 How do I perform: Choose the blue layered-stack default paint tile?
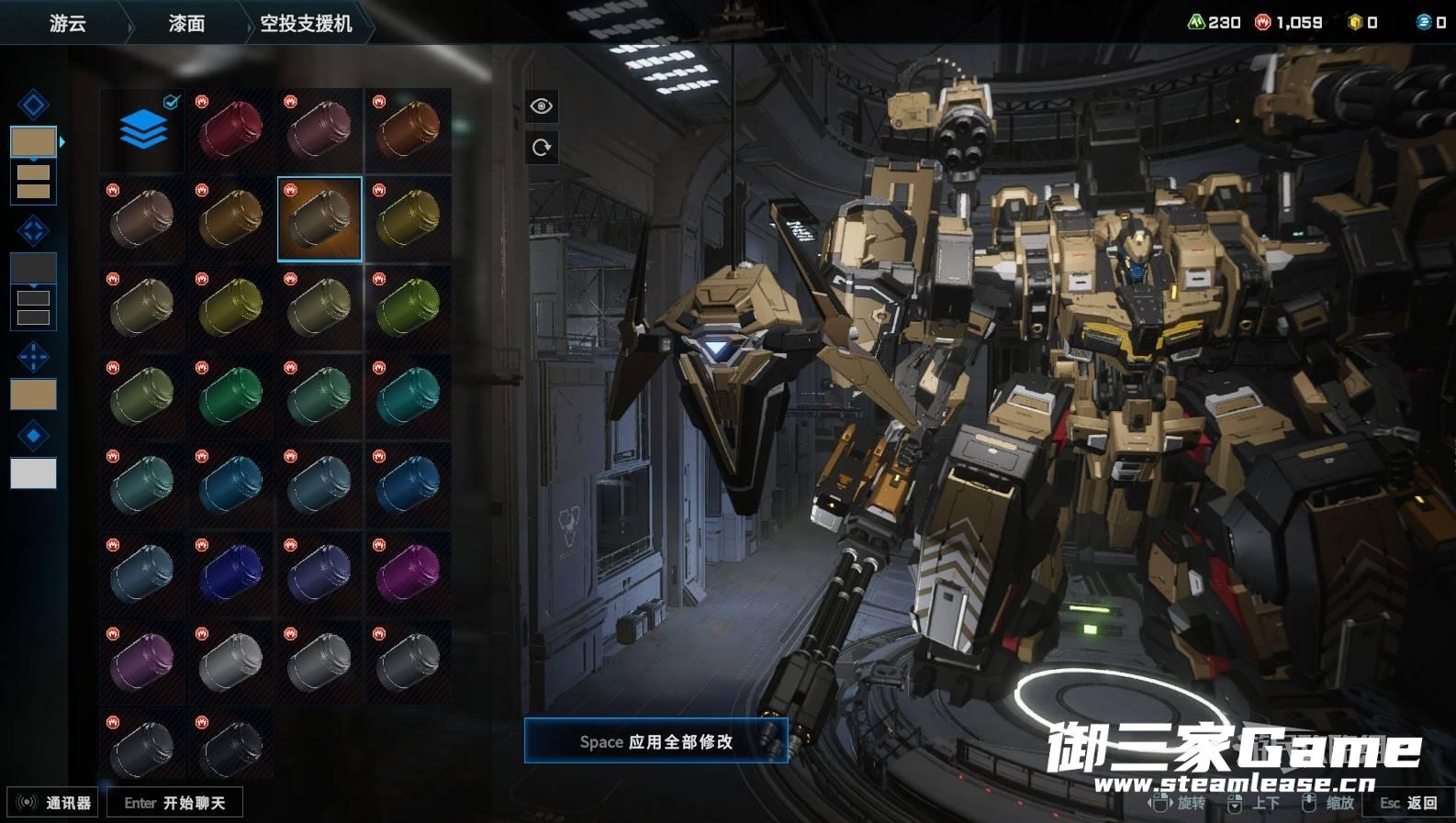point(142,129)
